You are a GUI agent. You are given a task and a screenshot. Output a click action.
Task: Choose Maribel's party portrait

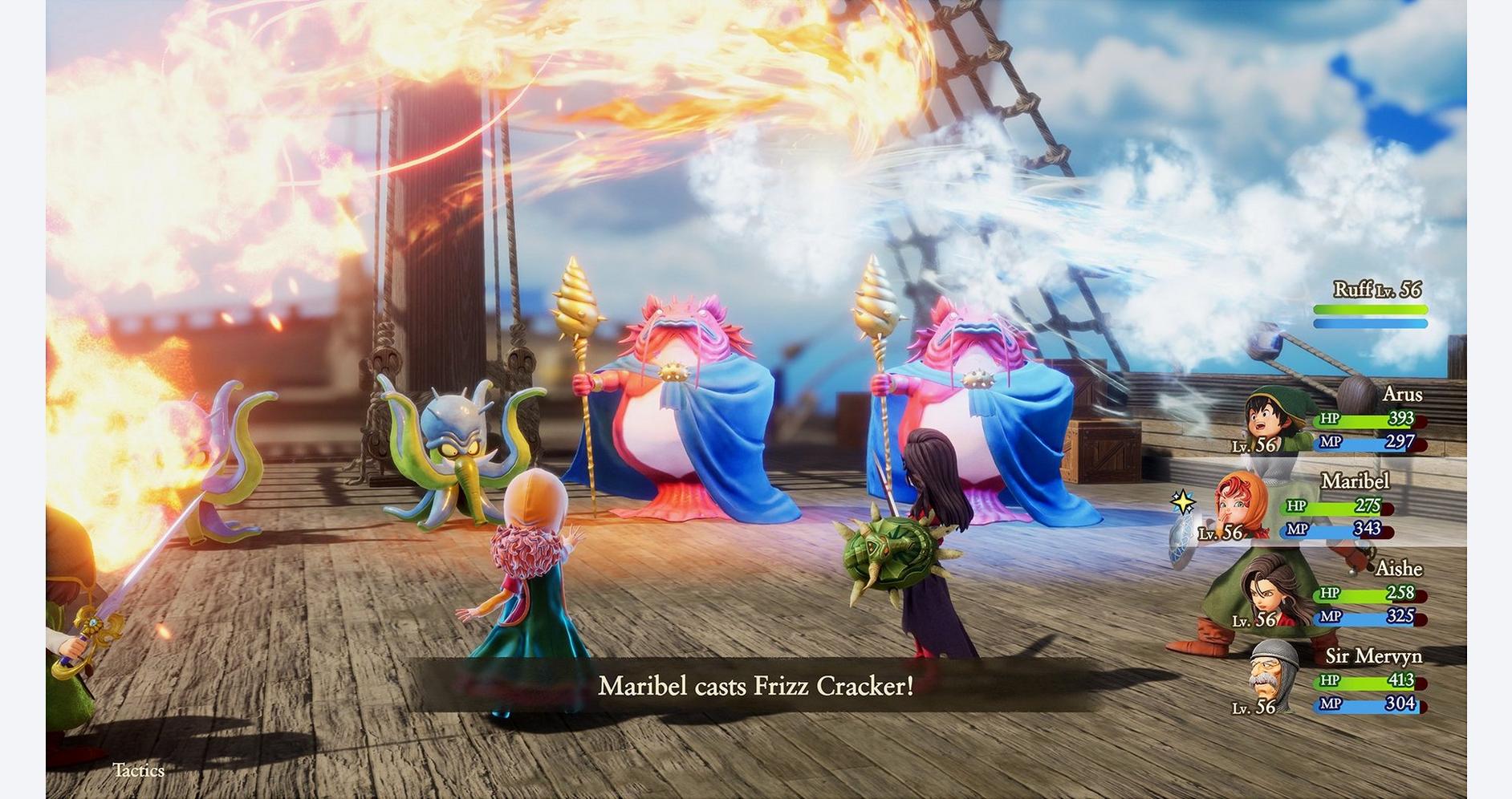point(1242,505)
